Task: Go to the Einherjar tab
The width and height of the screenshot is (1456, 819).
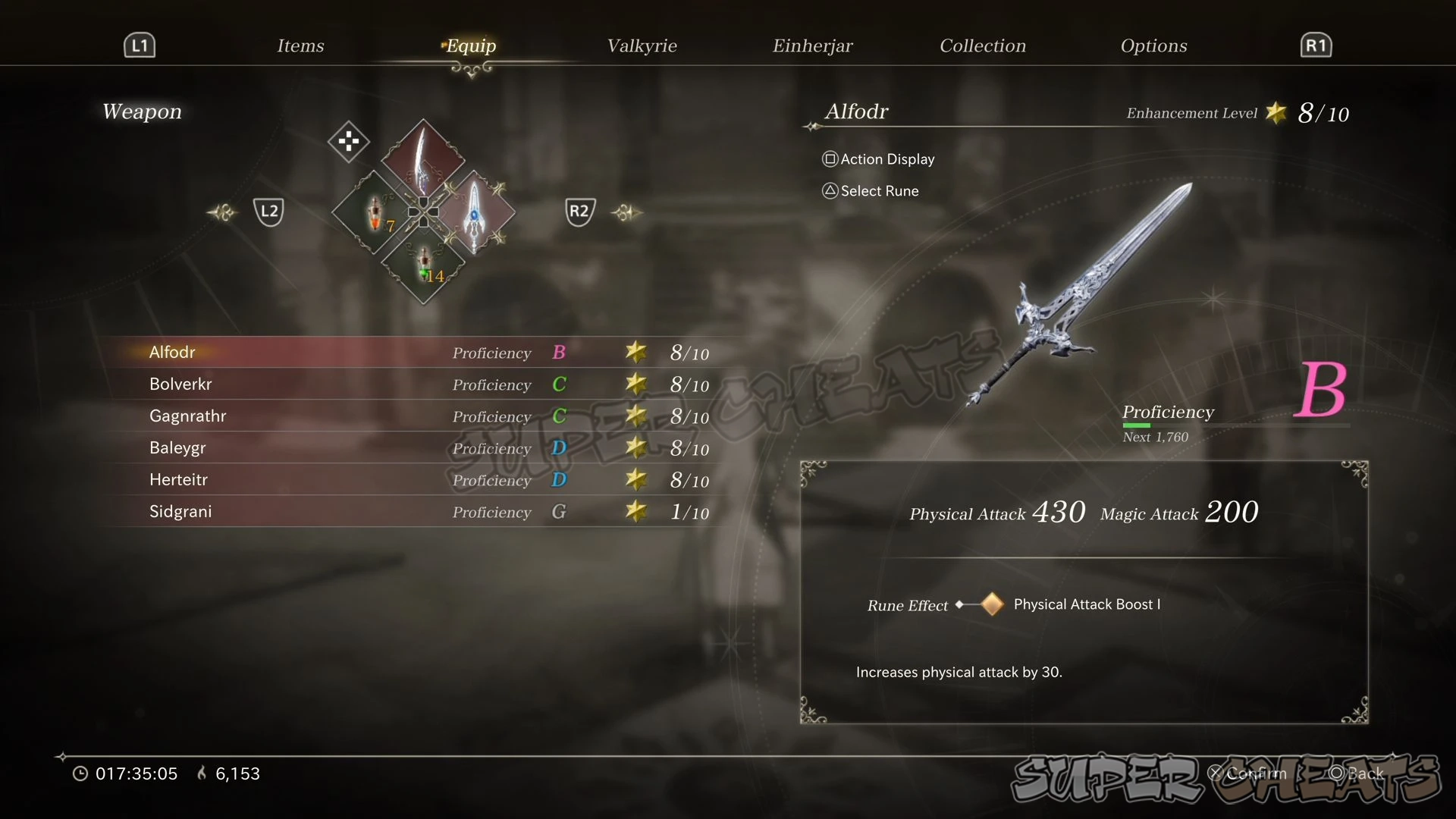Action: point(812,46)
